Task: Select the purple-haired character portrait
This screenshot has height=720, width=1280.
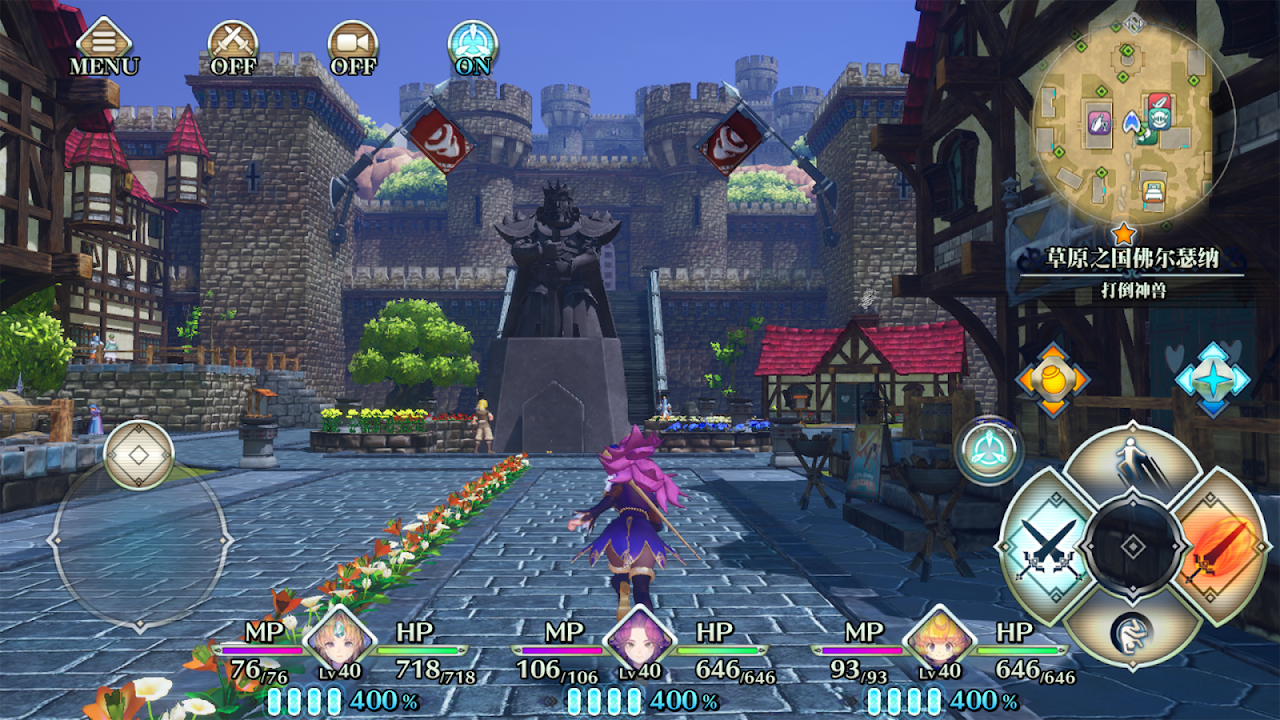Action: 636,641
